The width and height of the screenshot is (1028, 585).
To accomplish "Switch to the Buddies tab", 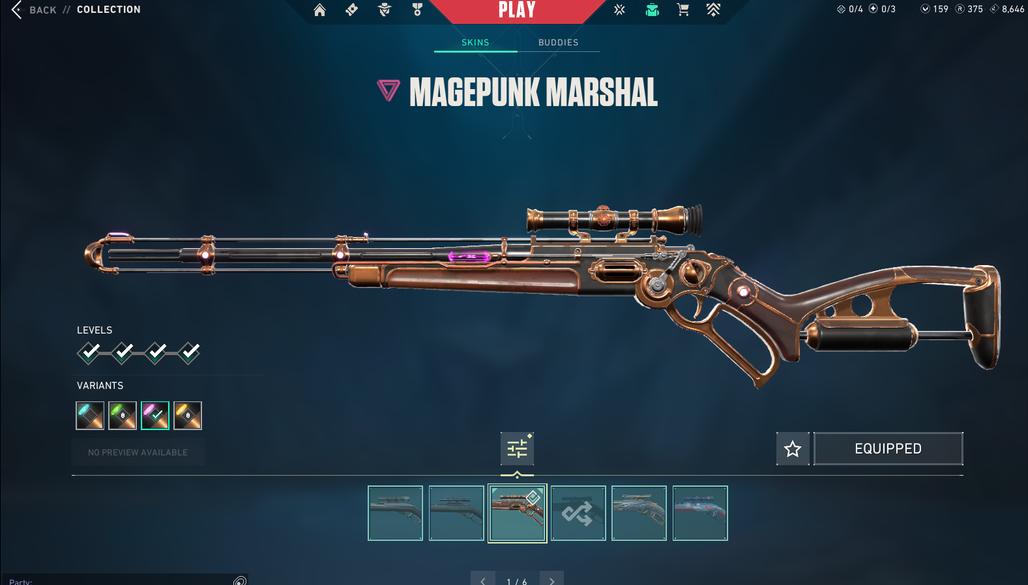I will pyautogui.click(x=558, y=43).
